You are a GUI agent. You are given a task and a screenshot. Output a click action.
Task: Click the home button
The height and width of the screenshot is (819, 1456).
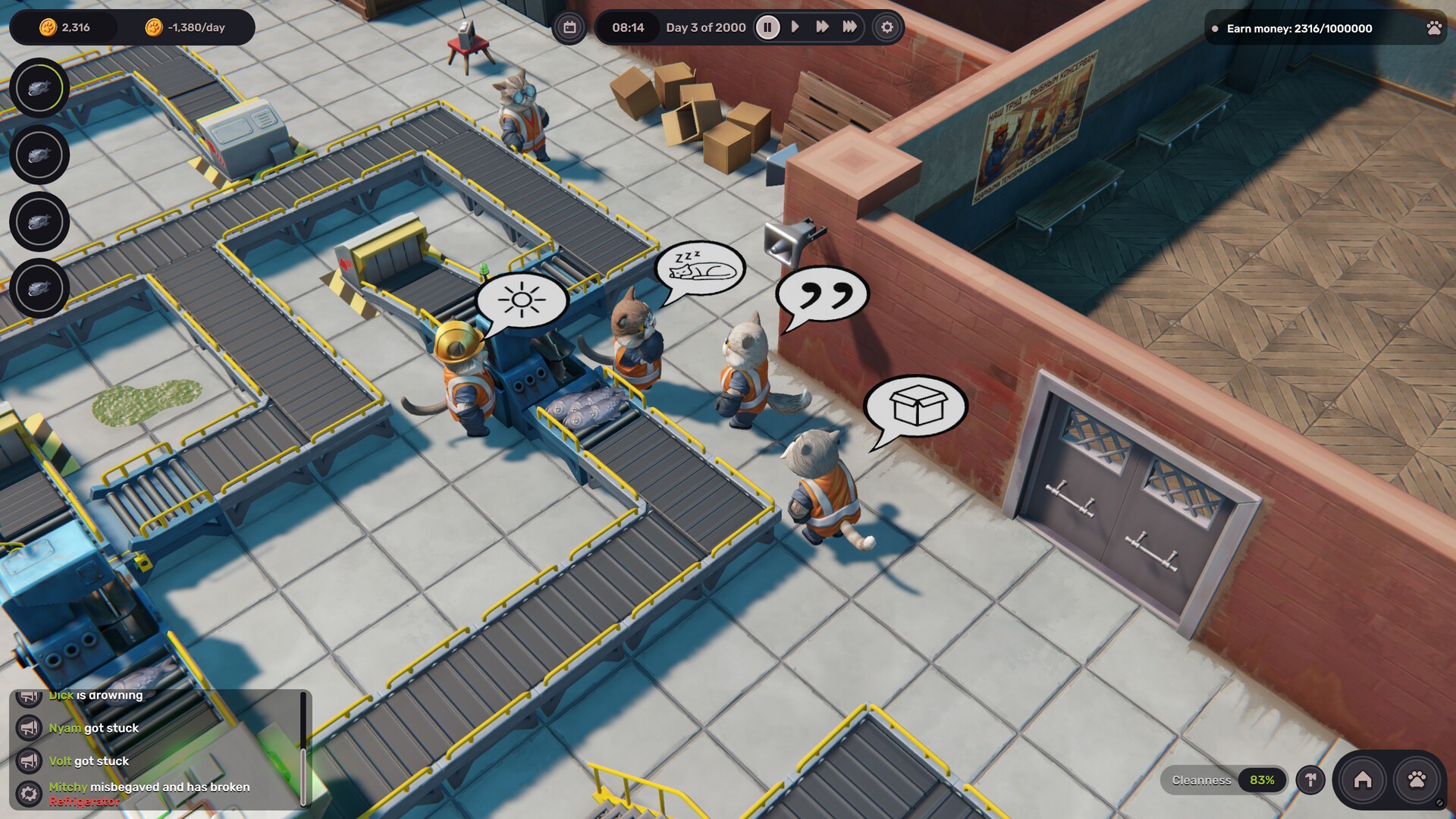(1363, 780)
